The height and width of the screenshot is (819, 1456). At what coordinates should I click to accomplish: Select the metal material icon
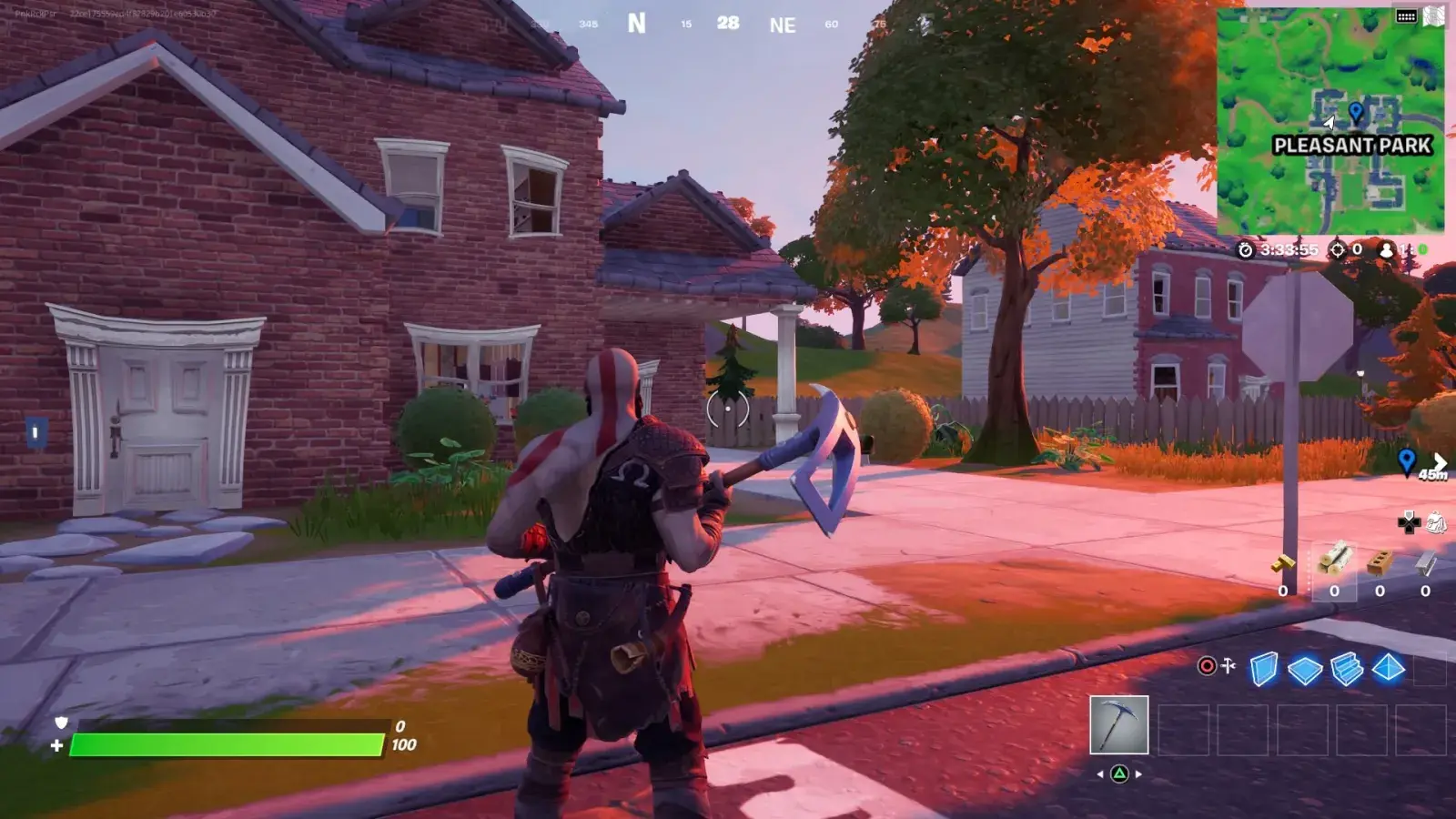pyautogui.click(x=1422, y=564)
